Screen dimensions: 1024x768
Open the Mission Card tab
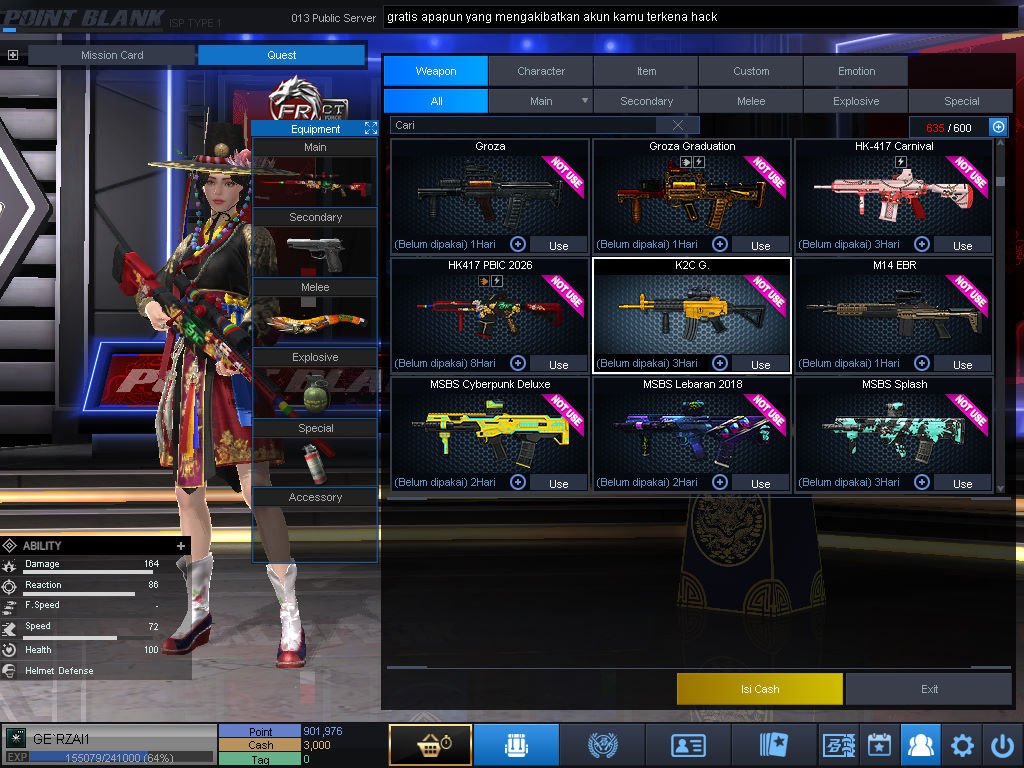point(112,55)
